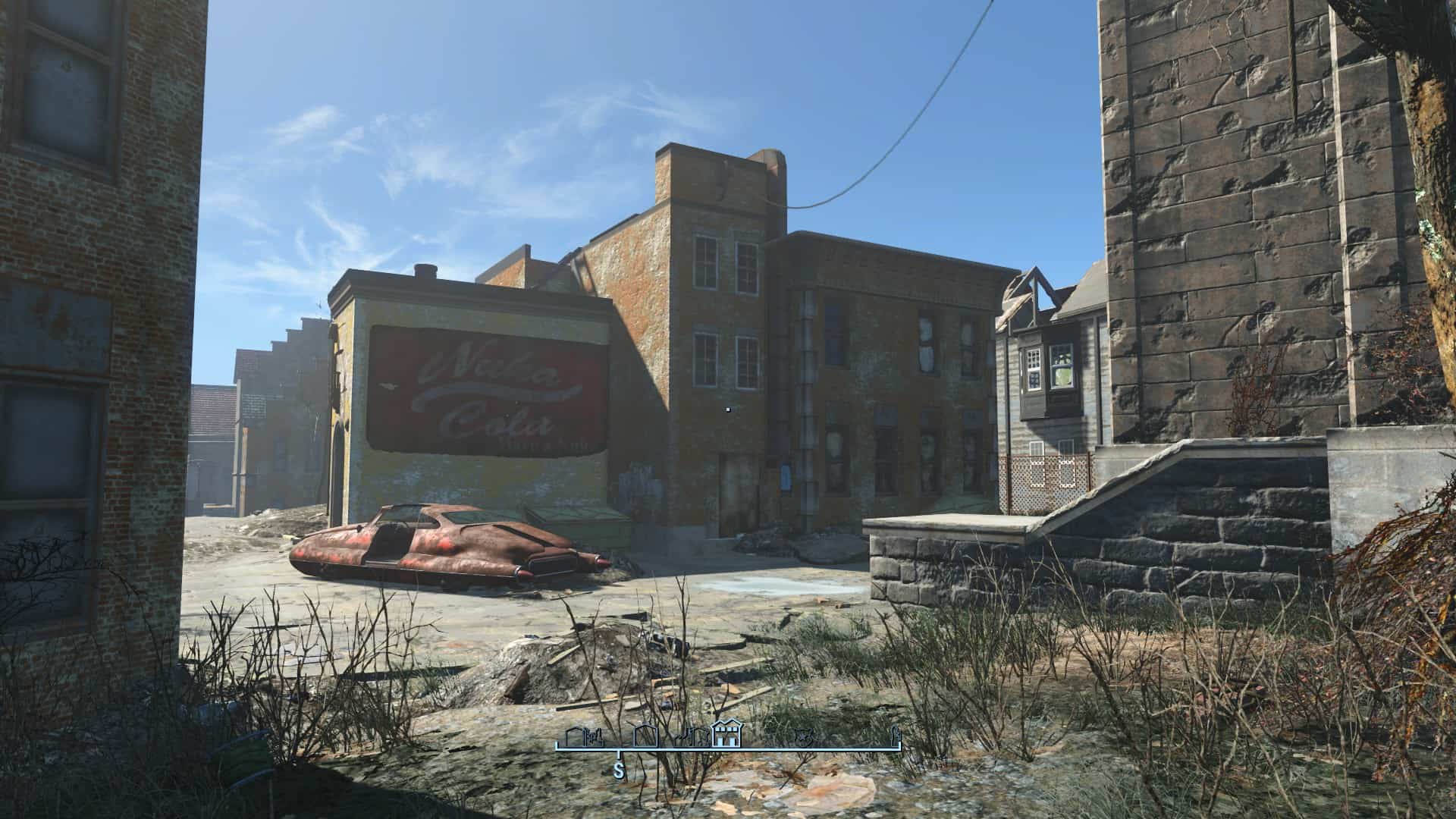1456x819 pixels.
Task: Click the factory marker at compass left end
Action: pos(582,738)
